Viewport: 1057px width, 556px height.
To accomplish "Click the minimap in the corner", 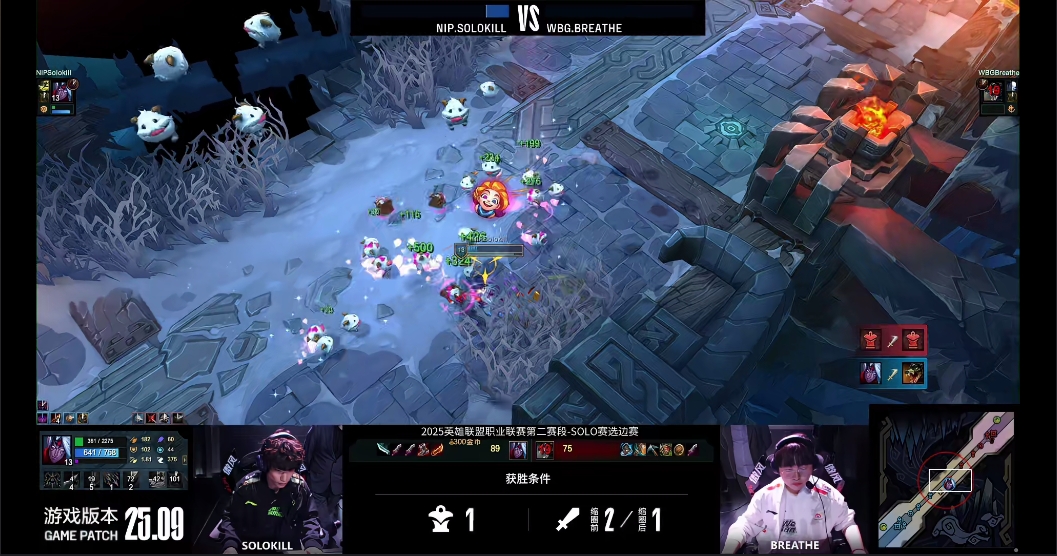I will click(x=945, y=478).
